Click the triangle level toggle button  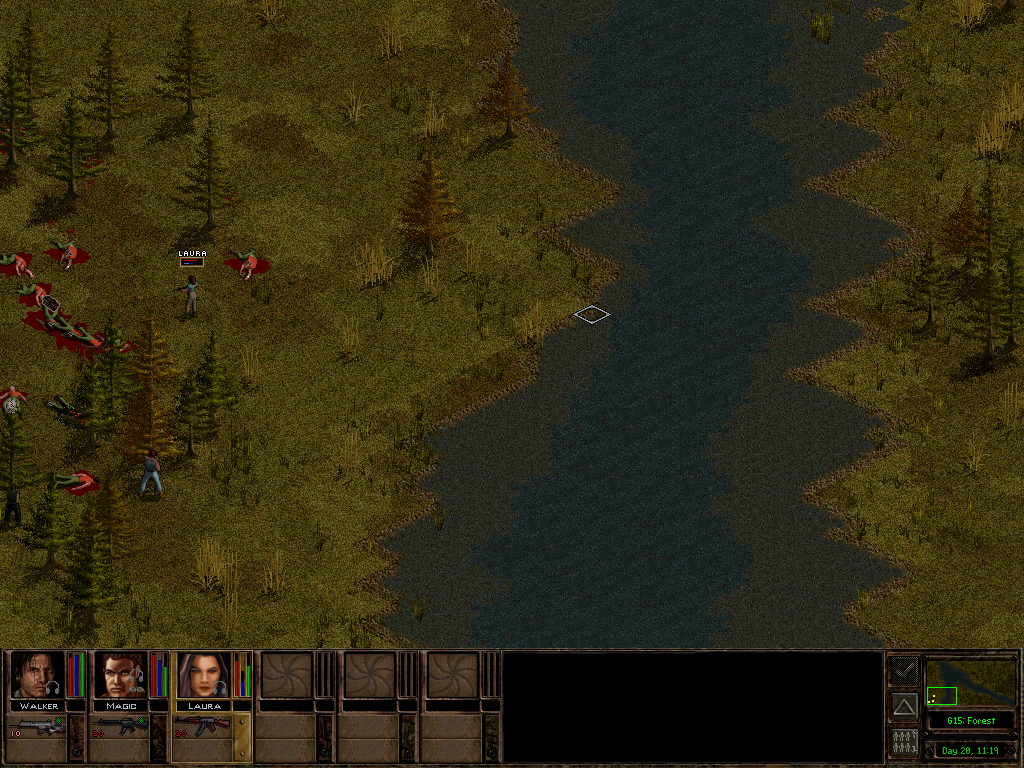click(x=904, y=706)
